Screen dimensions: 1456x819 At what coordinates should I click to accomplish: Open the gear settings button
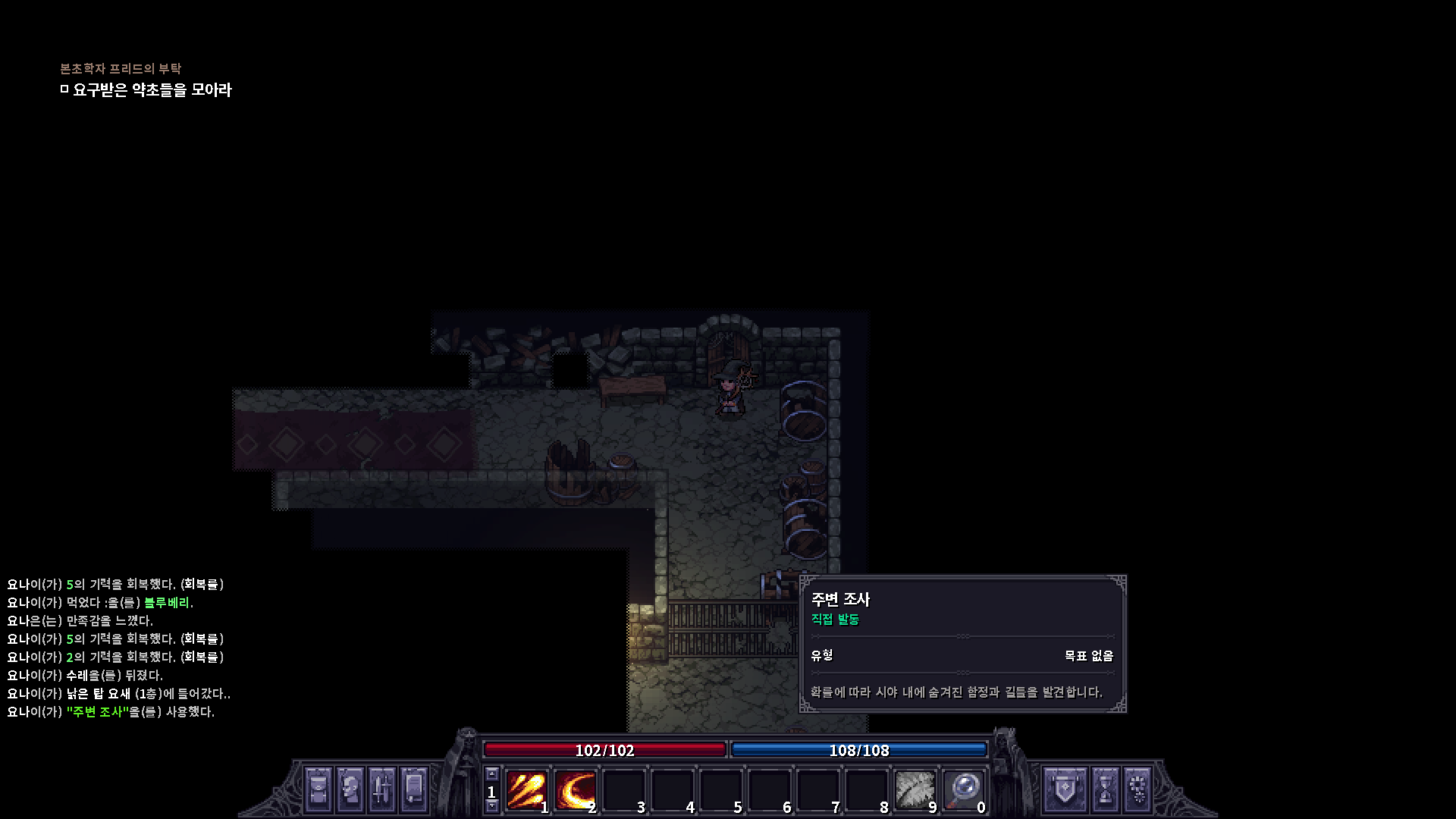pos(1137,789)
